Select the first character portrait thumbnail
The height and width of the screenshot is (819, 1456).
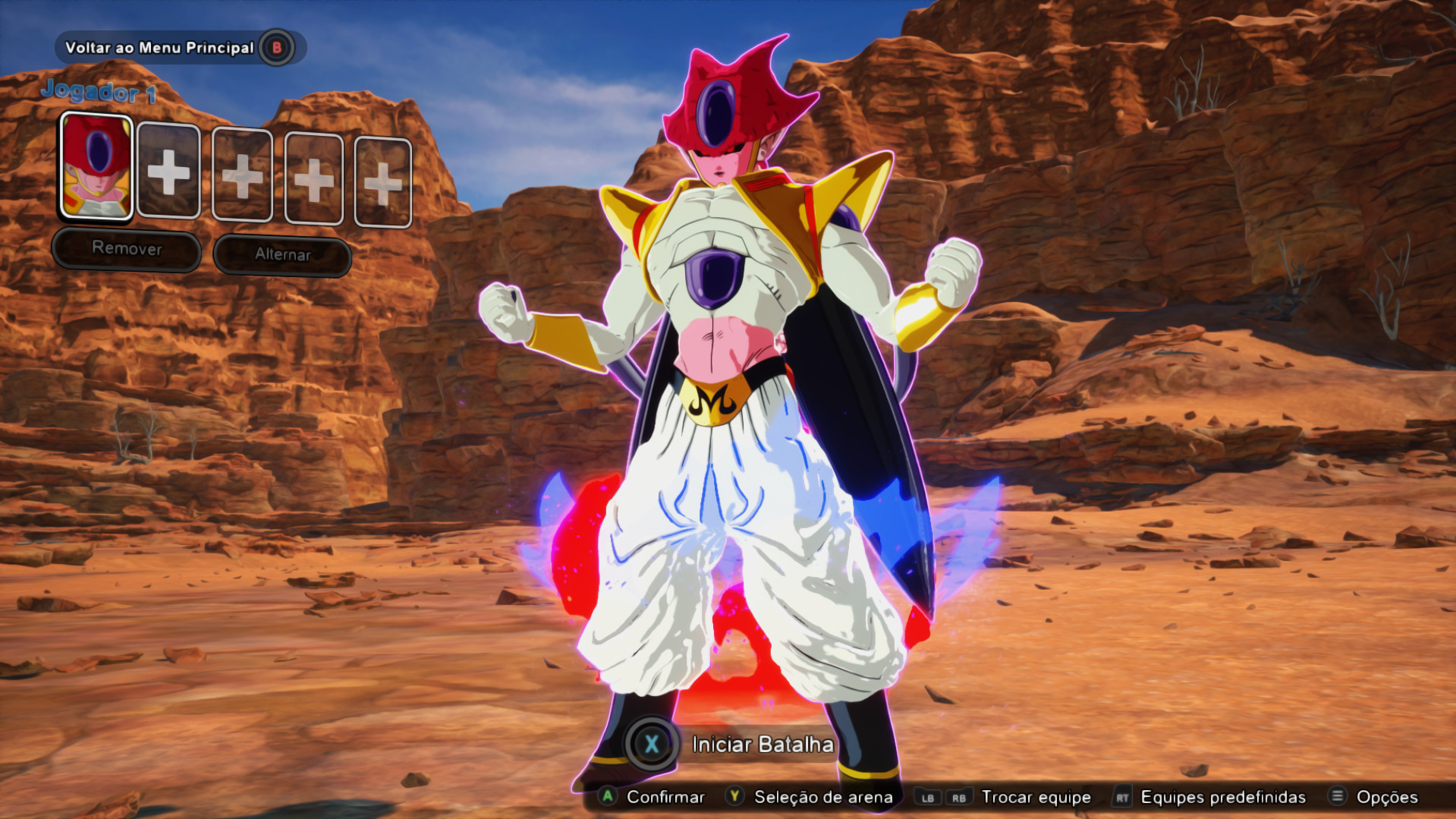point(96,166)
